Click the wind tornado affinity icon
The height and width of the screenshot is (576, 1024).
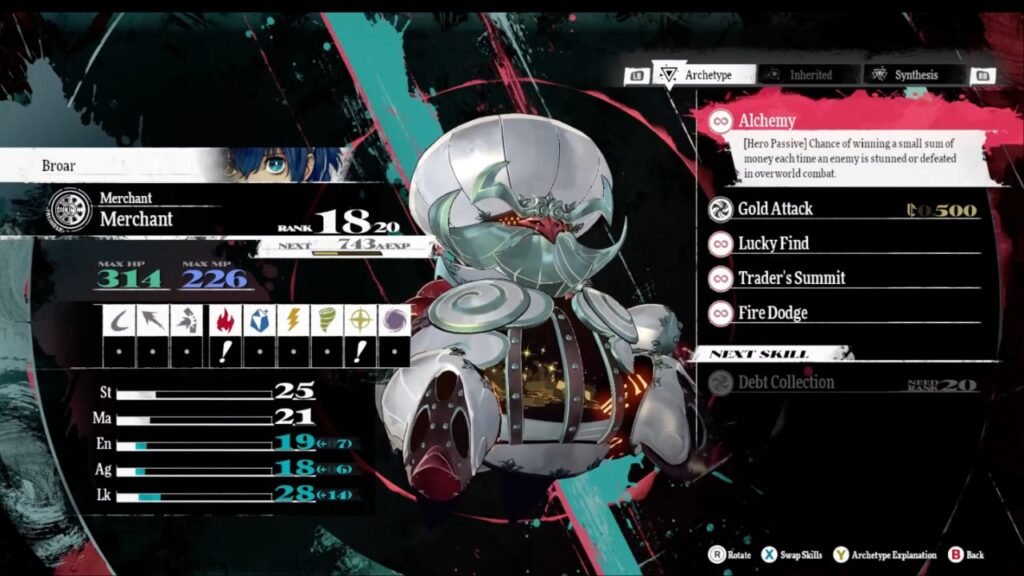[x=326, y=320]
